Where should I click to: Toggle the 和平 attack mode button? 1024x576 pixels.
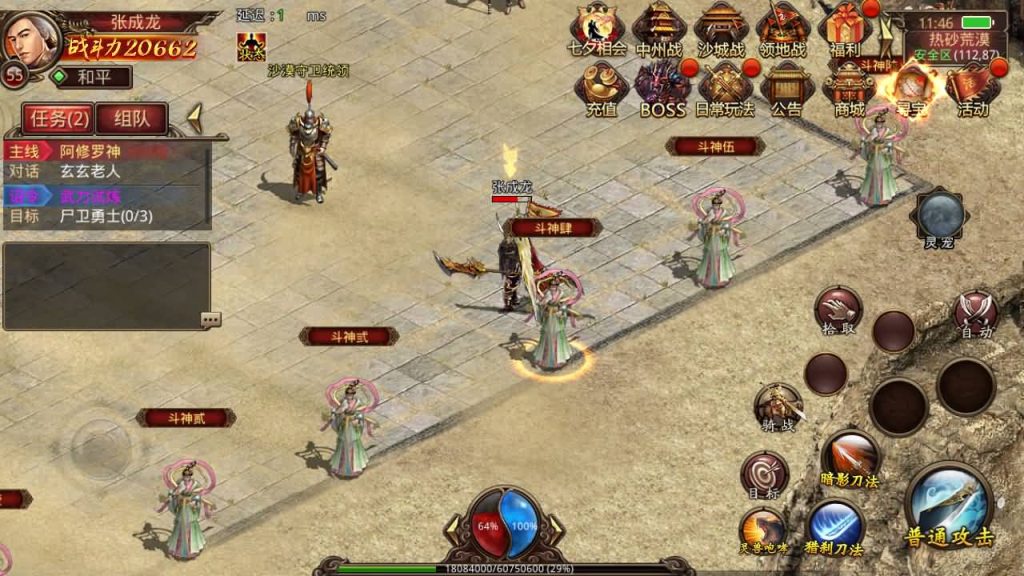point(92,77)
